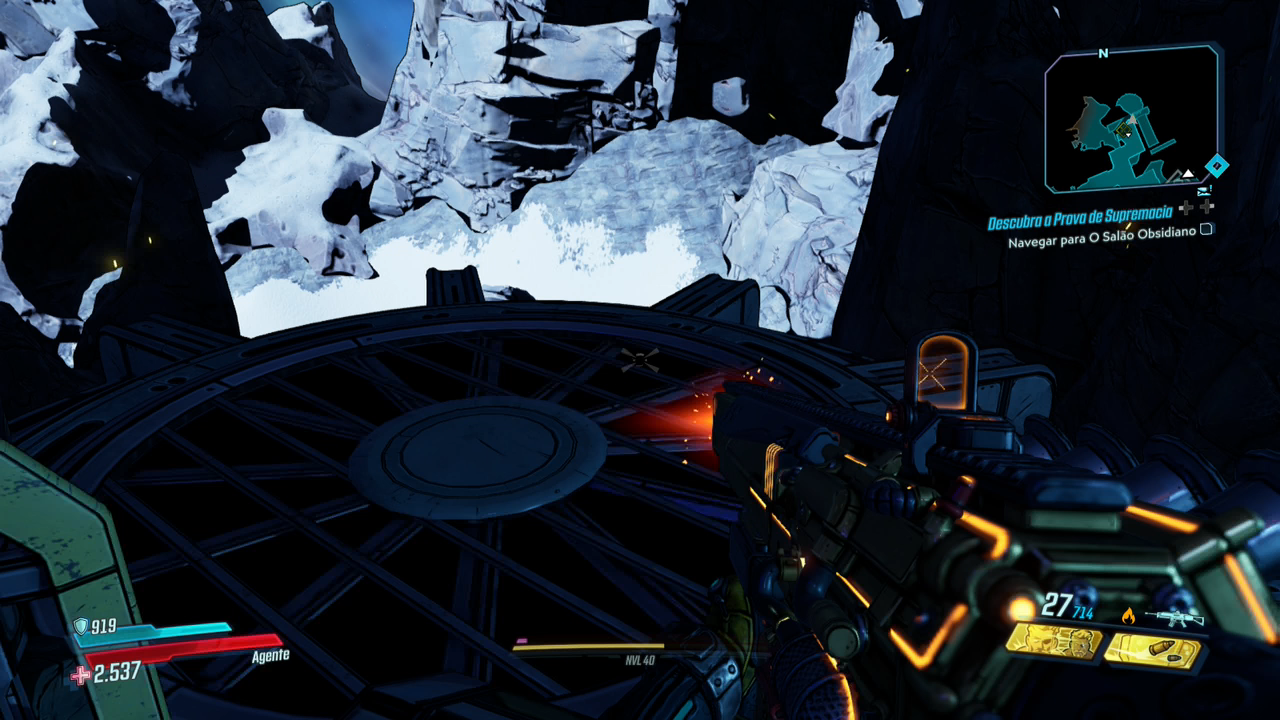Image resolution: width=1280 pixels, height=720 pixels.
Task: Activate the golden bullets action skill
Action: [1152, 650]
